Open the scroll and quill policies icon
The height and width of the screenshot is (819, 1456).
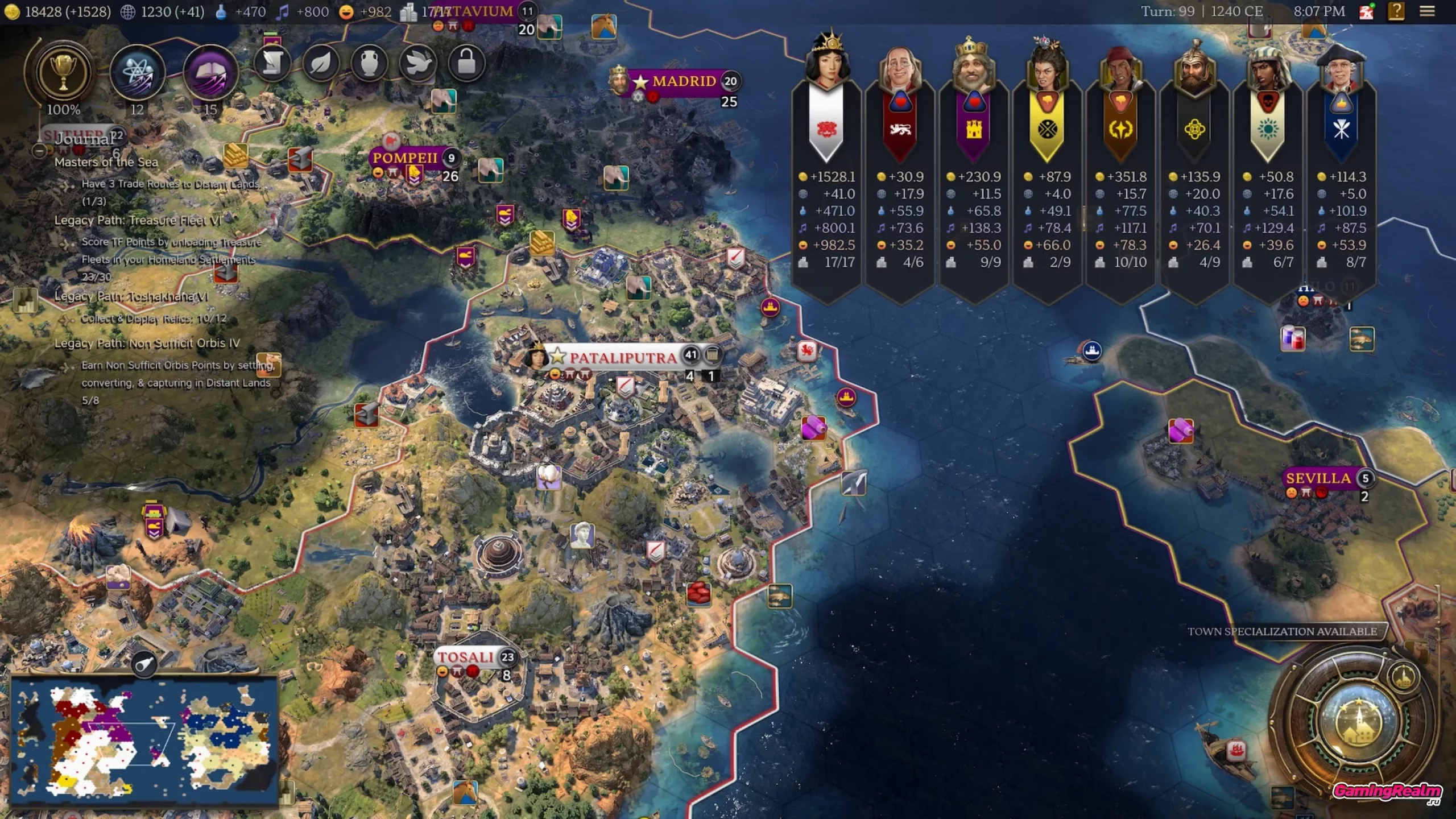click(x=272, y=63)
